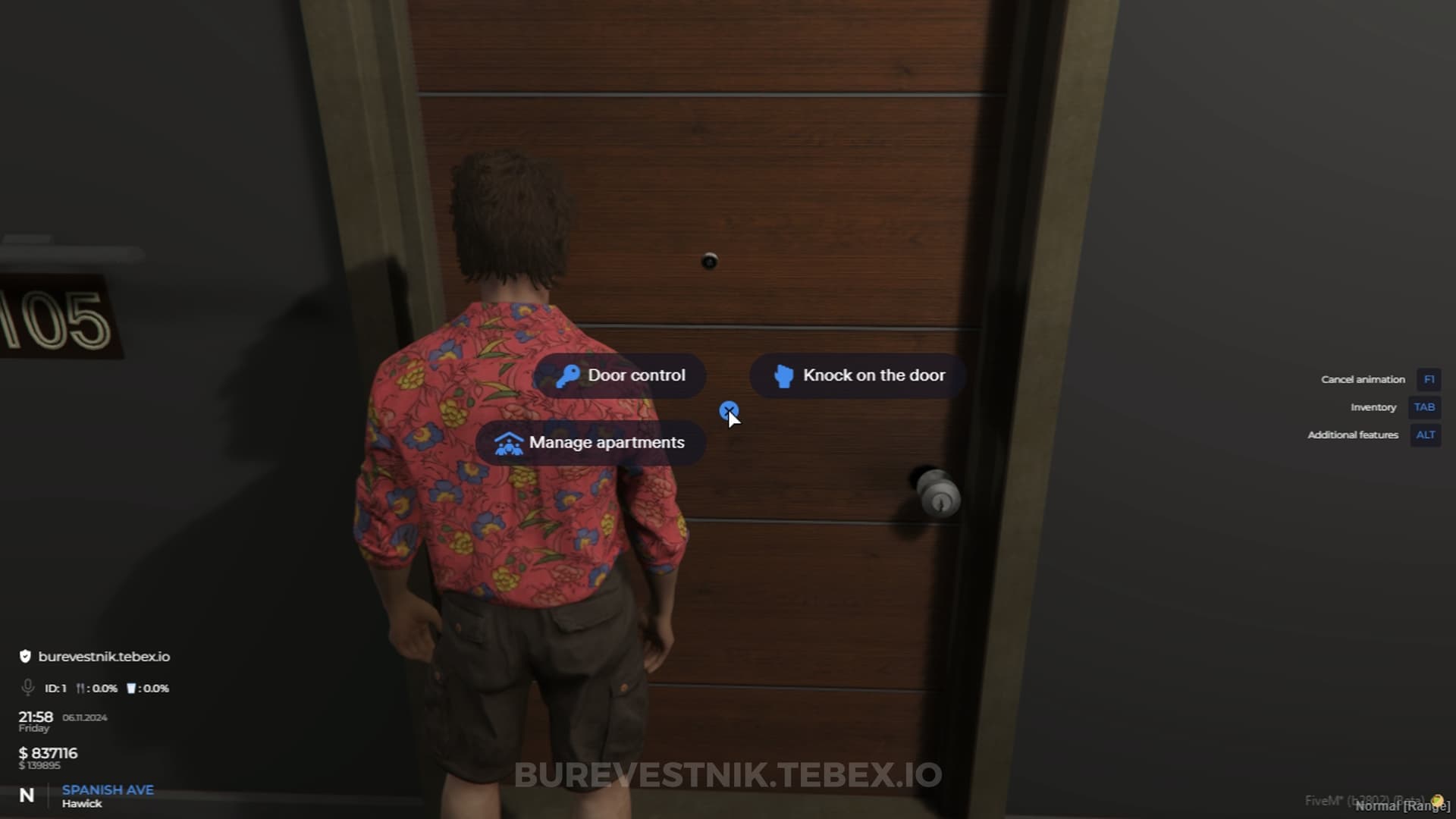Click the fork and knife hunger icon
This screenshot has width=1456, height=819.
tap(79, 689)
